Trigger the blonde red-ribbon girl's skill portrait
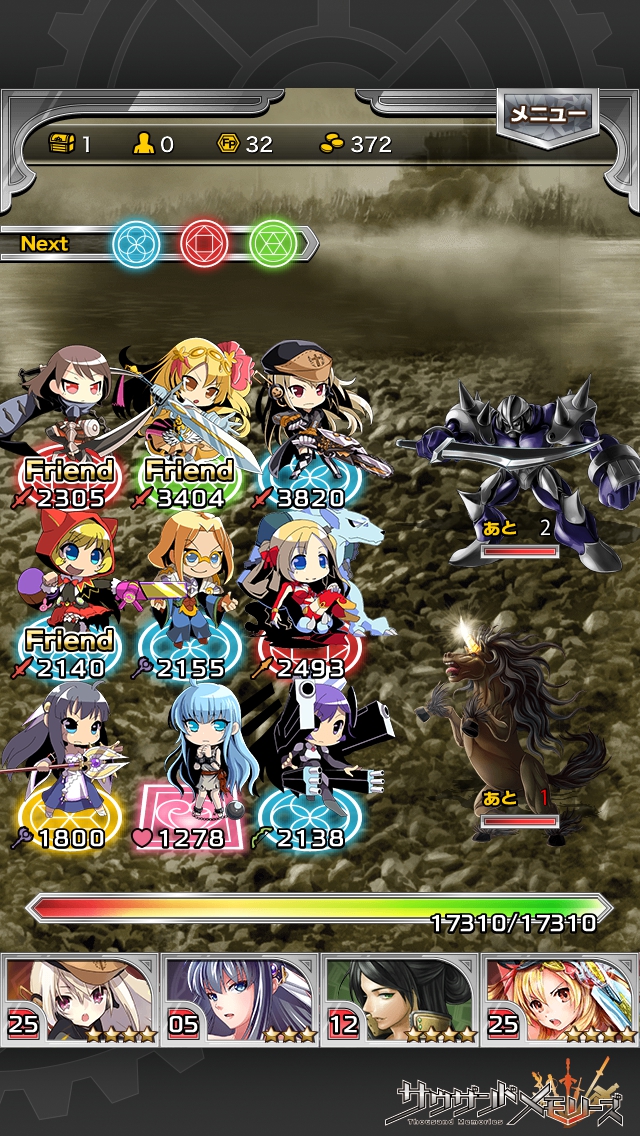Viewport: 640px width, 1136px height. [x=560, y=998]
